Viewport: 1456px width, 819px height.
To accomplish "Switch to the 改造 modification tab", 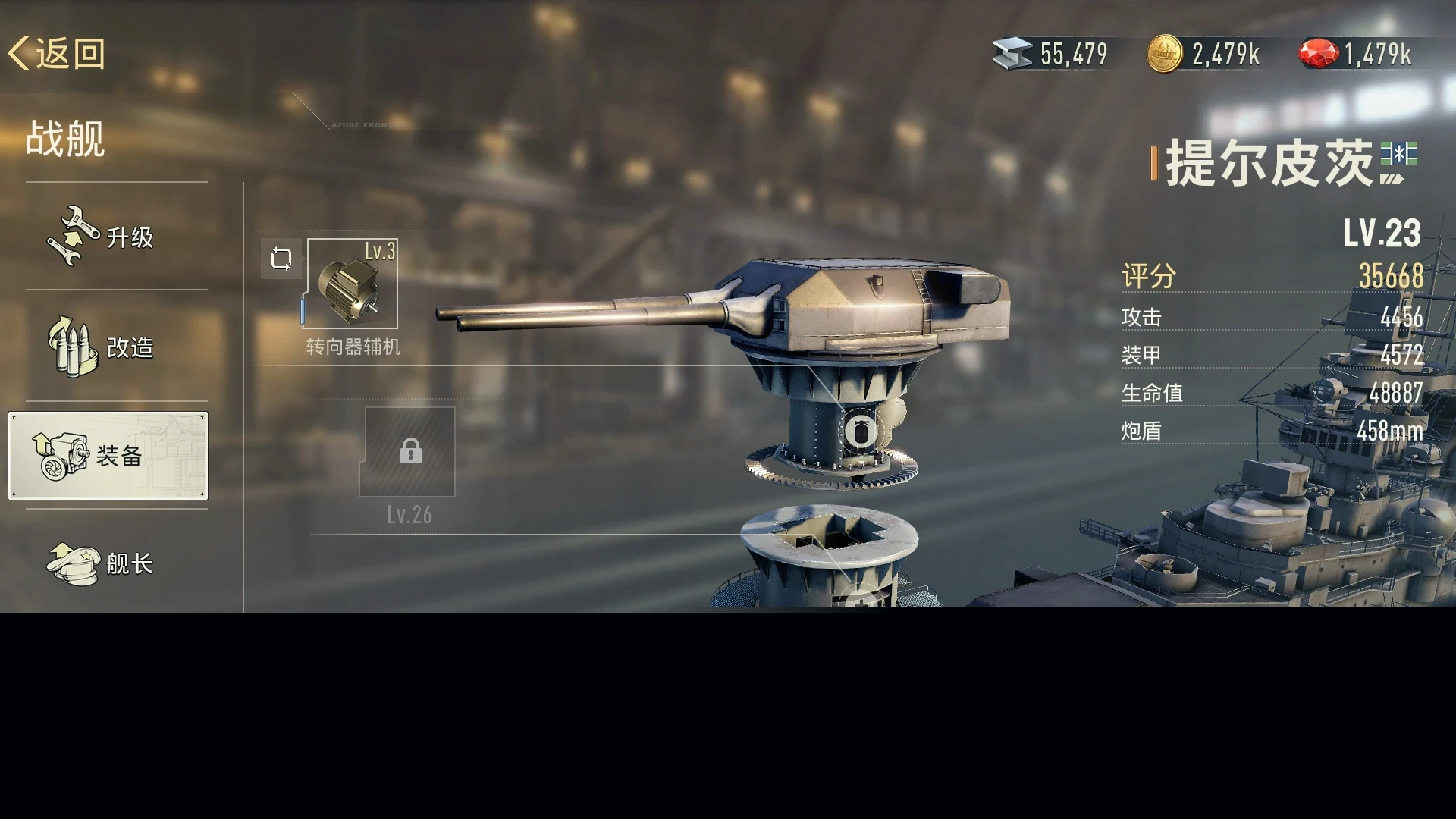I will tap(102, 347).
